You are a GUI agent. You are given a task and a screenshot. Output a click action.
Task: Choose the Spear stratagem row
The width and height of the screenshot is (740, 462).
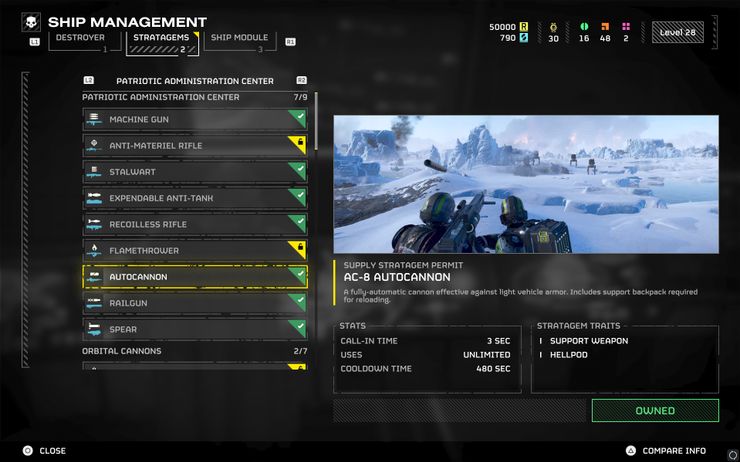194,328
